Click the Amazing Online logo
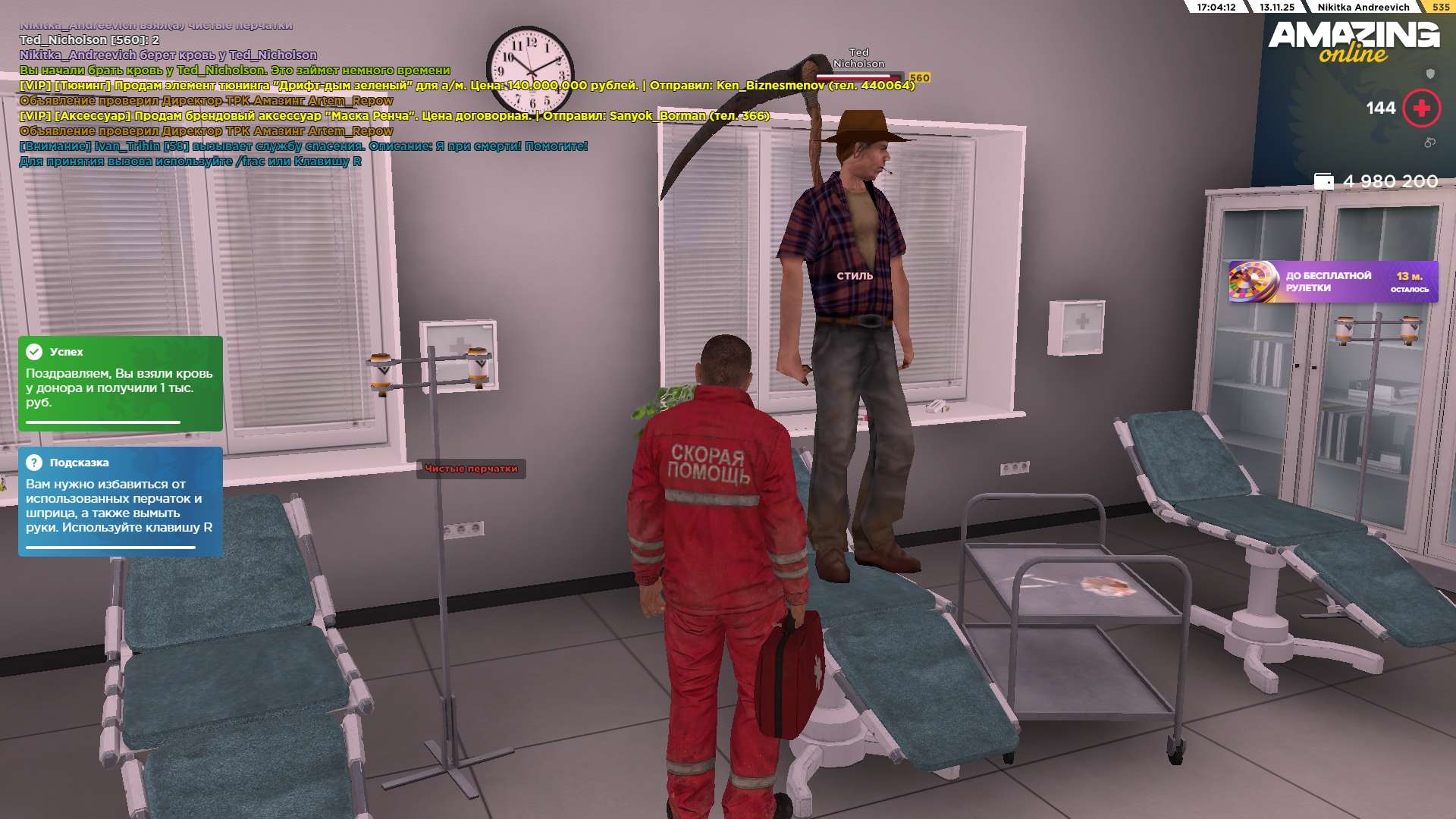The image size is (1456, 819). [1354, 42]
